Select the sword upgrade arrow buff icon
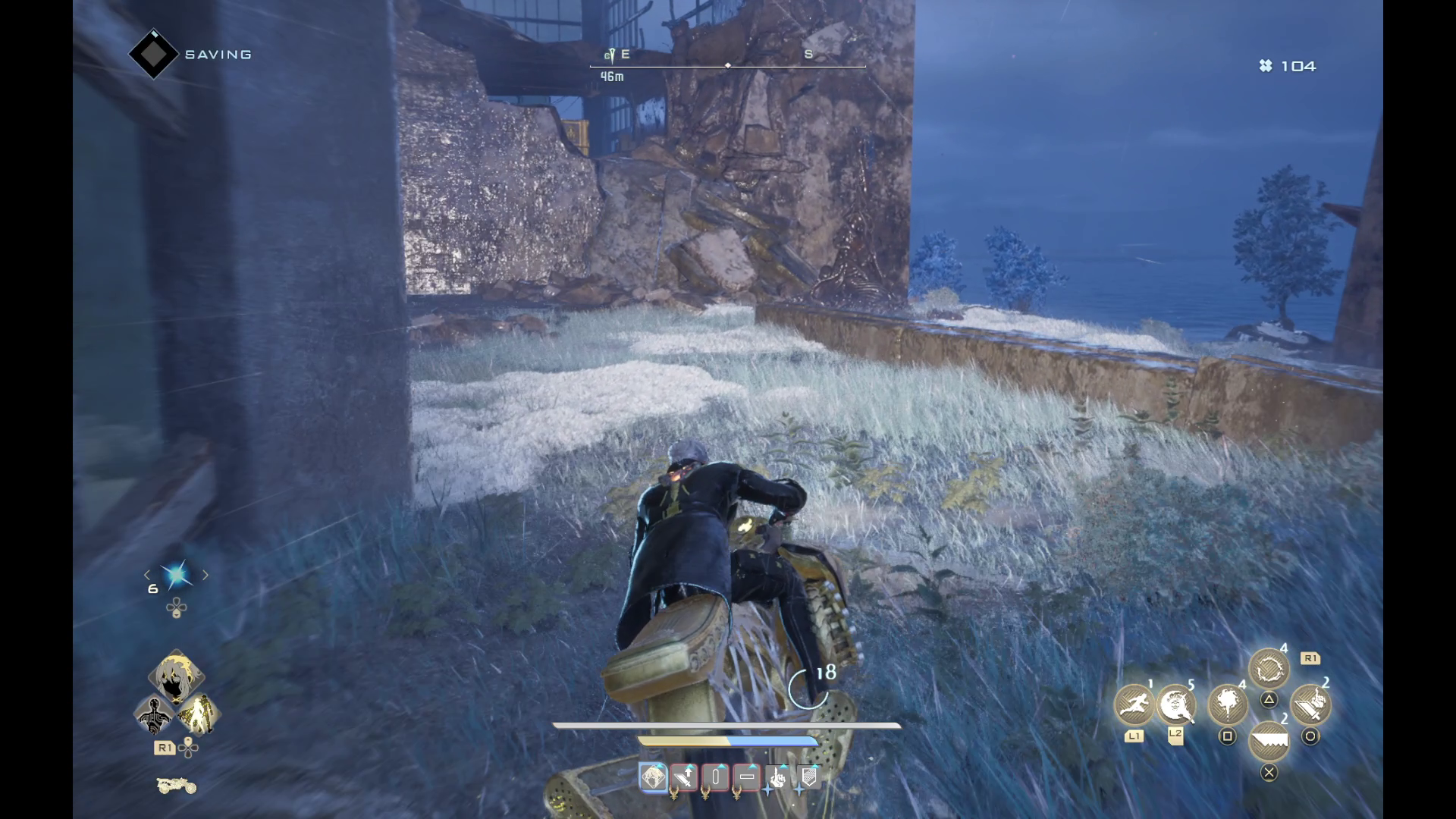 click(x=684, y=777)
